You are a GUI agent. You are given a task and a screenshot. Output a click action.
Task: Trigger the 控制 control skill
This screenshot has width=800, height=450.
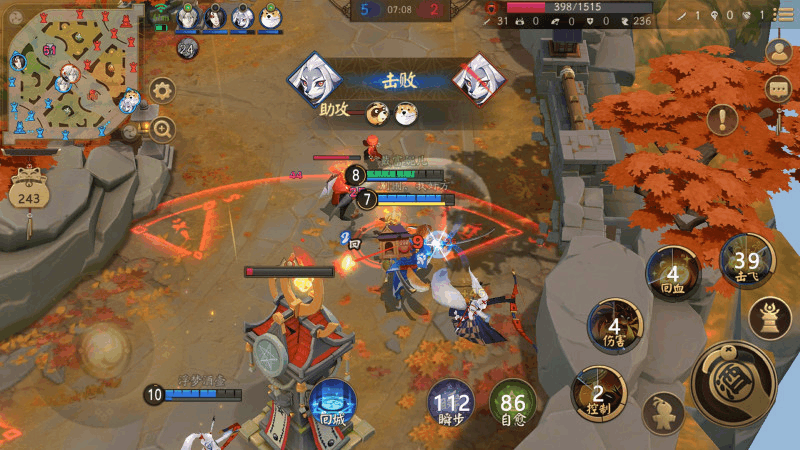(598, 394)
